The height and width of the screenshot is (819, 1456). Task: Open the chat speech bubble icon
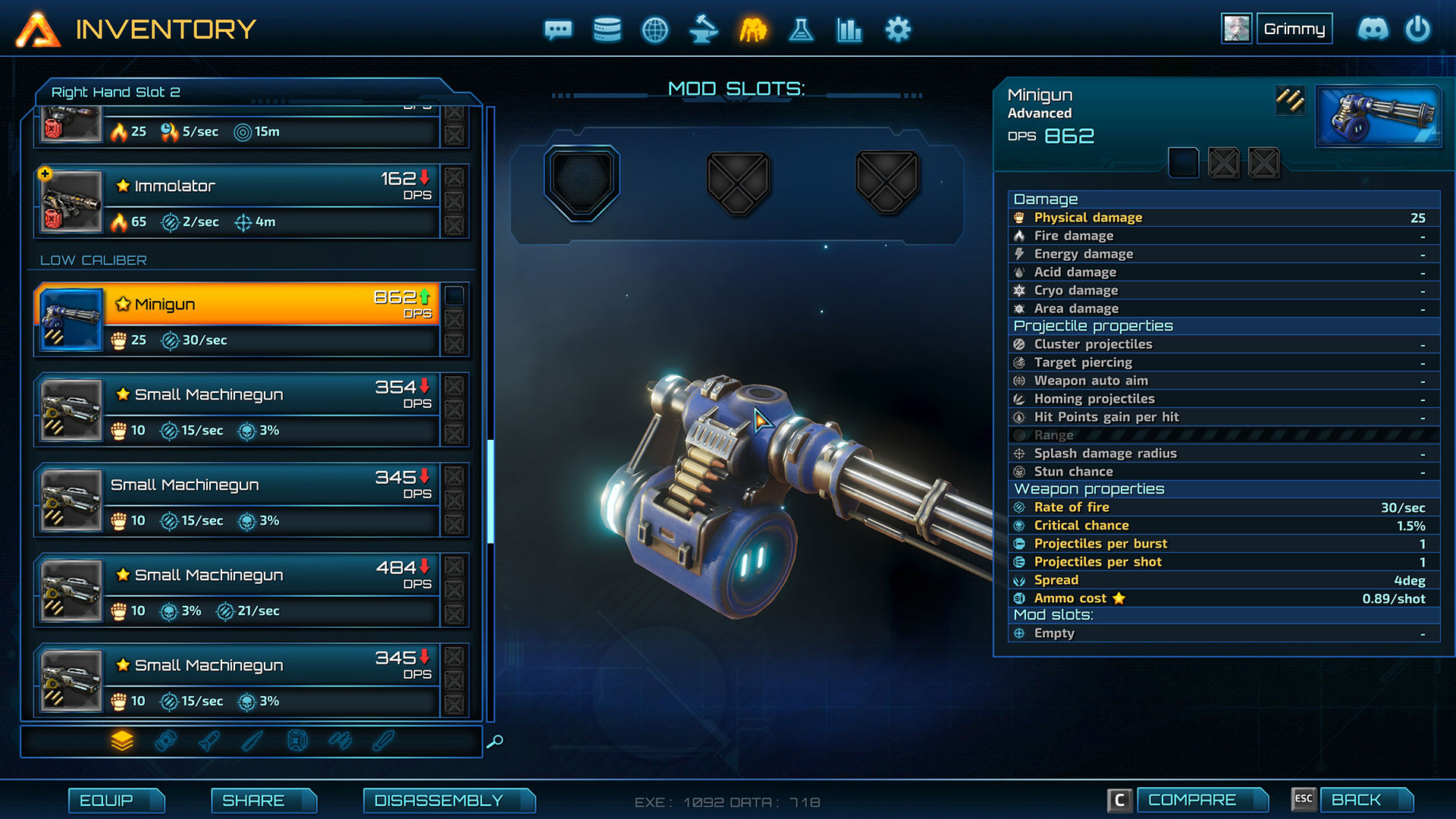point(558,30)
